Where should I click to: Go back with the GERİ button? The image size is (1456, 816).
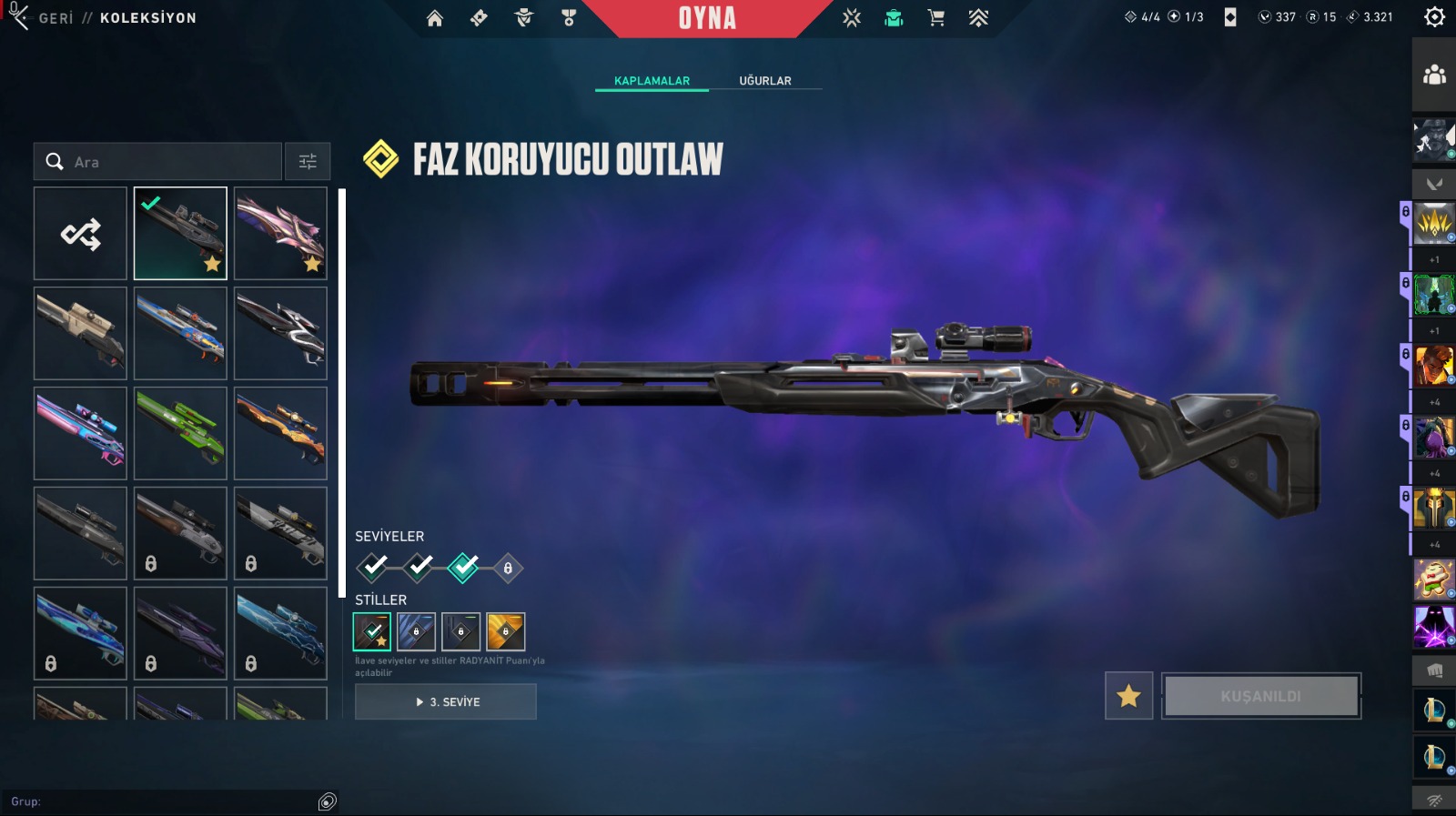(x=55, y=18)
